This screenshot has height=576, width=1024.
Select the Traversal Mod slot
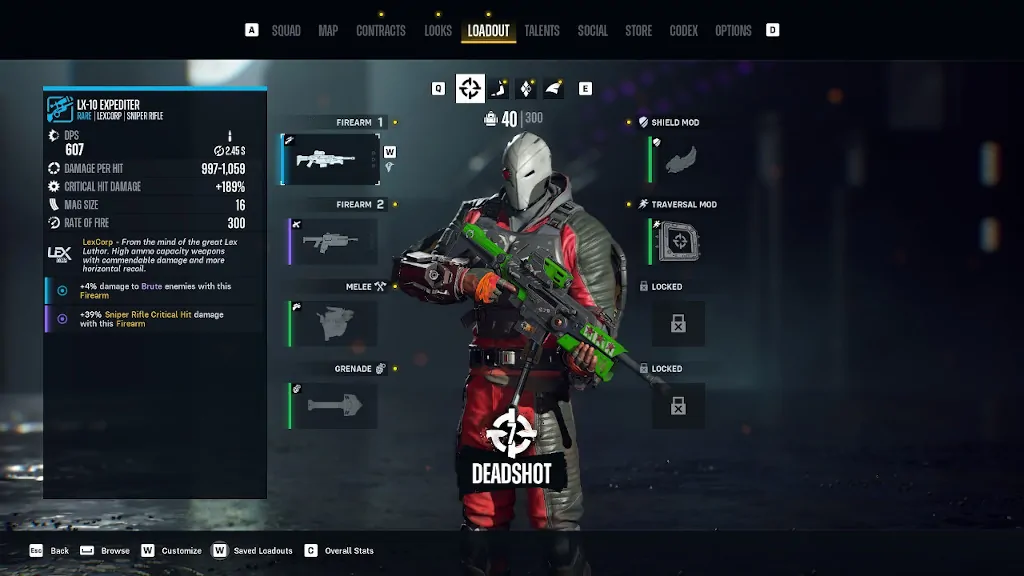678,241
